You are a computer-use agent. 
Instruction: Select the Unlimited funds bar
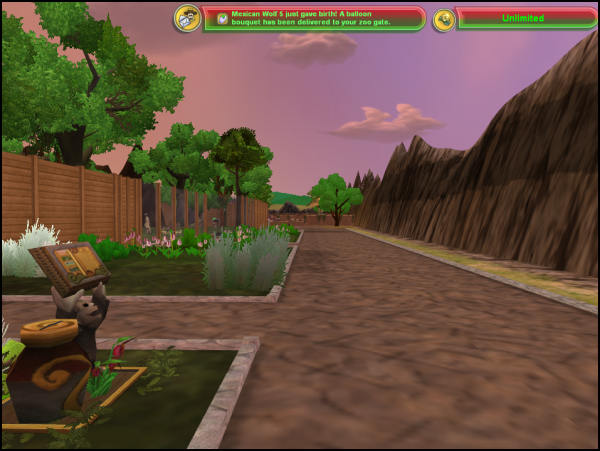[524, 19]
